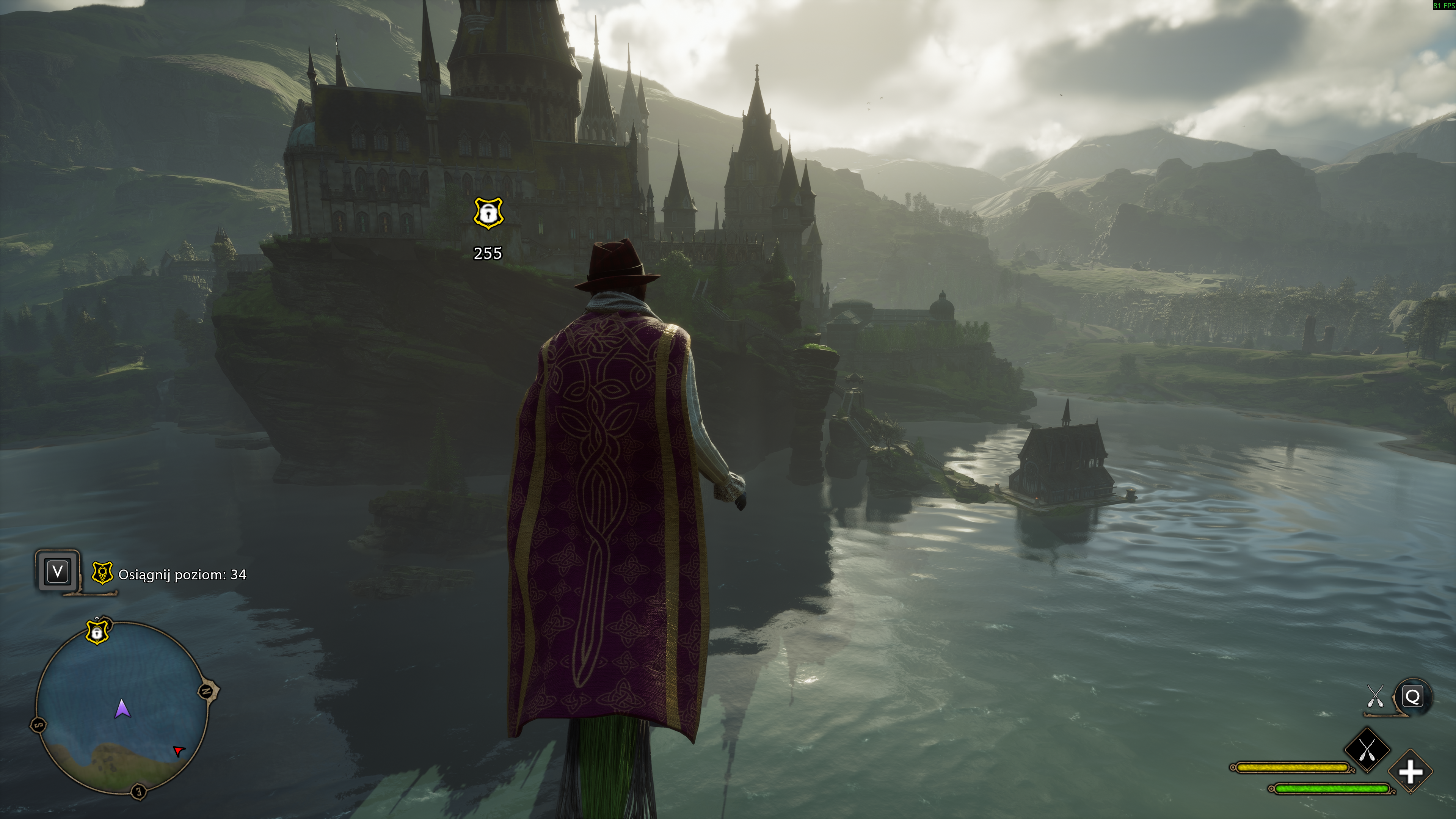Select the locked quest marker on the minimap rim
The width and height of the screenshot is (1456, 819).
point(97,632)
